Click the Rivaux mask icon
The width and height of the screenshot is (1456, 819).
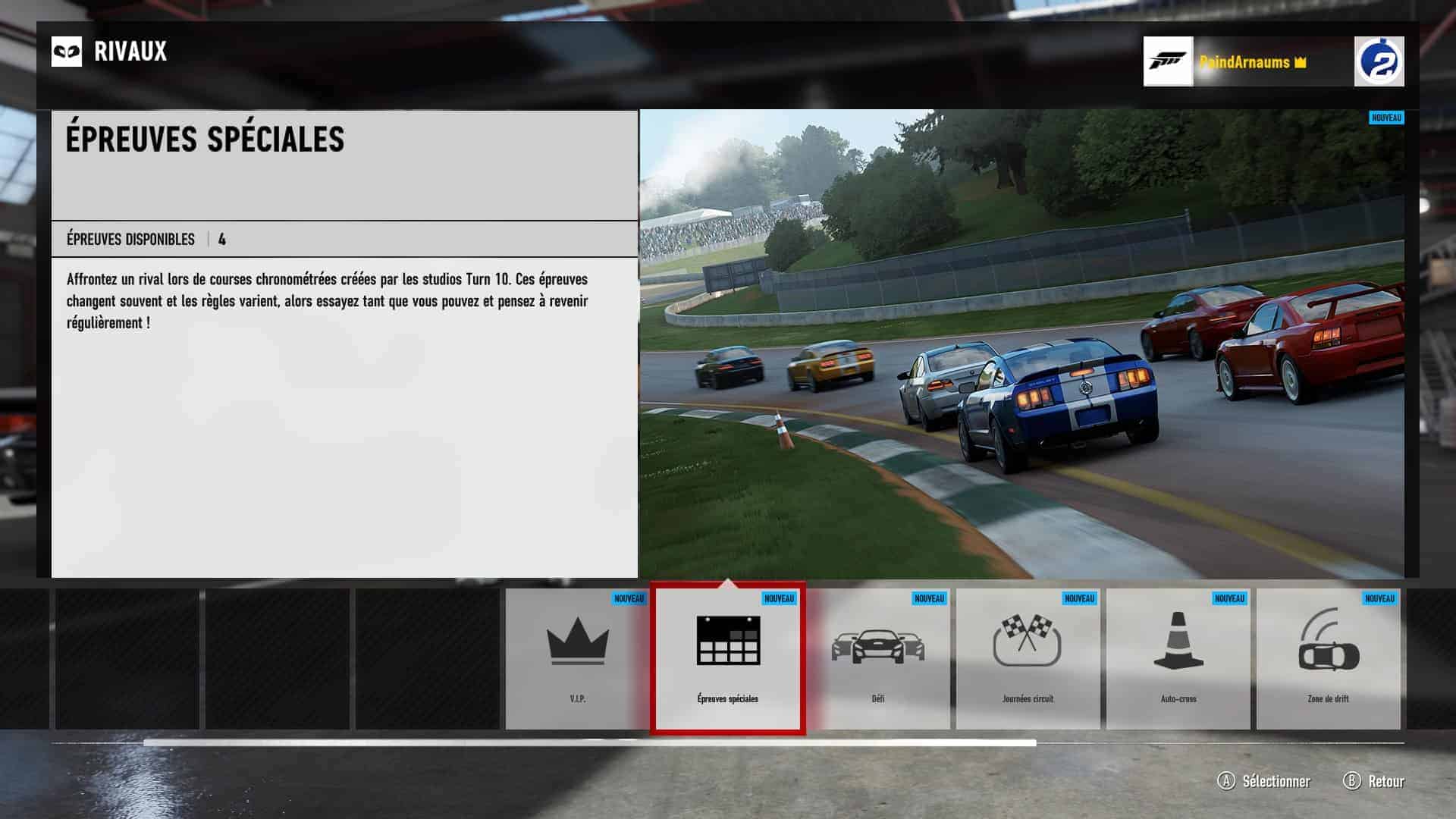pyautogui.click(x=67, y=52)
